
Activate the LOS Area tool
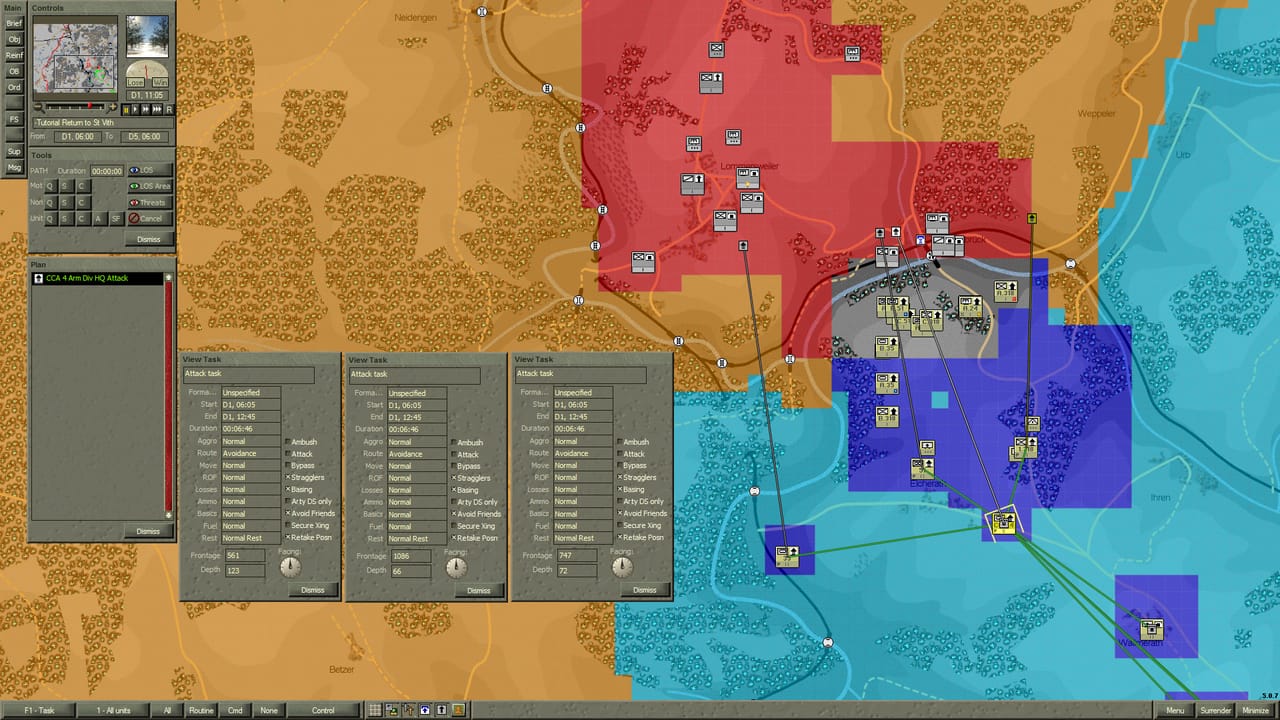click(x=149, y=186)
